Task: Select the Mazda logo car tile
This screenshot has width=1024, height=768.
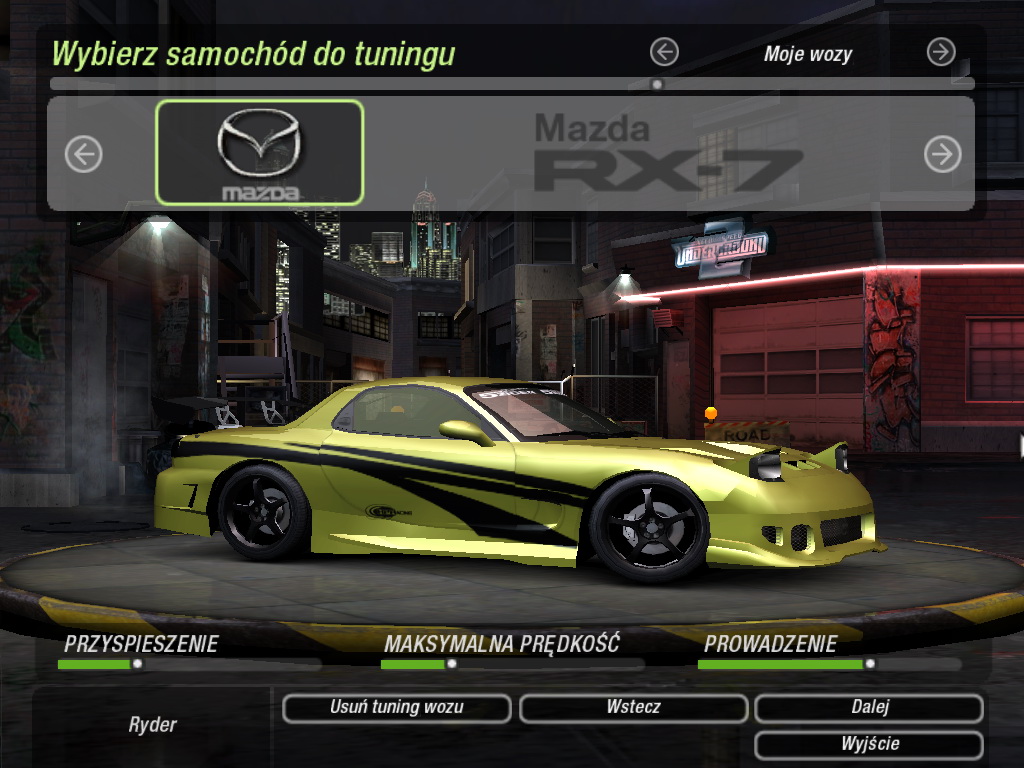Action: click(x=260, y=153)
